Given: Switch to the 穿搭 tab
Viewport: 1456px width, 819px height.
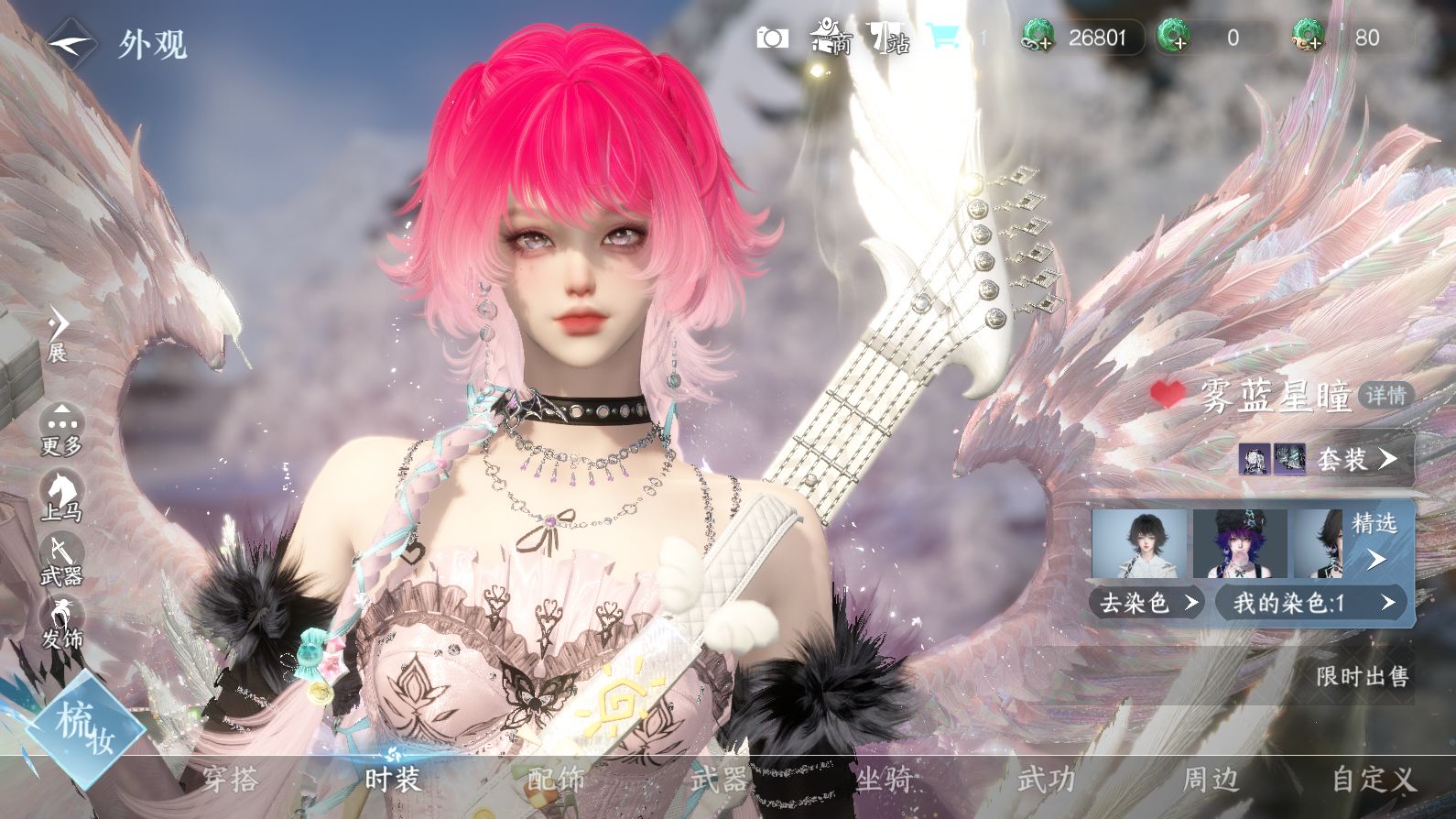Looking at the screenshot, I should pos(230,780).
